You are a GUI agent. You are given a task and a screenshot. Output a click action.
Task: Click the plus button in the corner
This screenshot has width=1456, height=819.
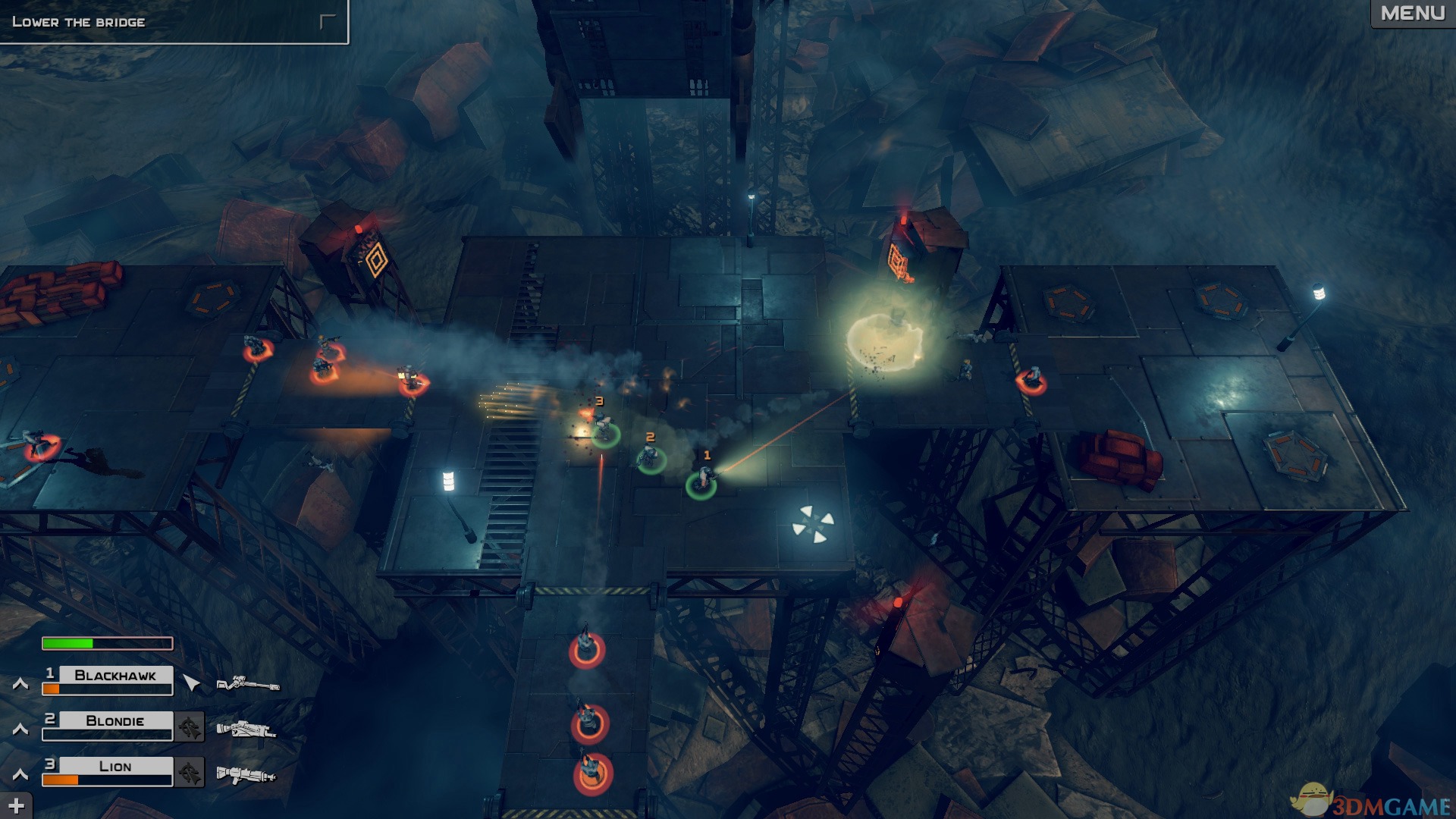(x=16, y=805)
